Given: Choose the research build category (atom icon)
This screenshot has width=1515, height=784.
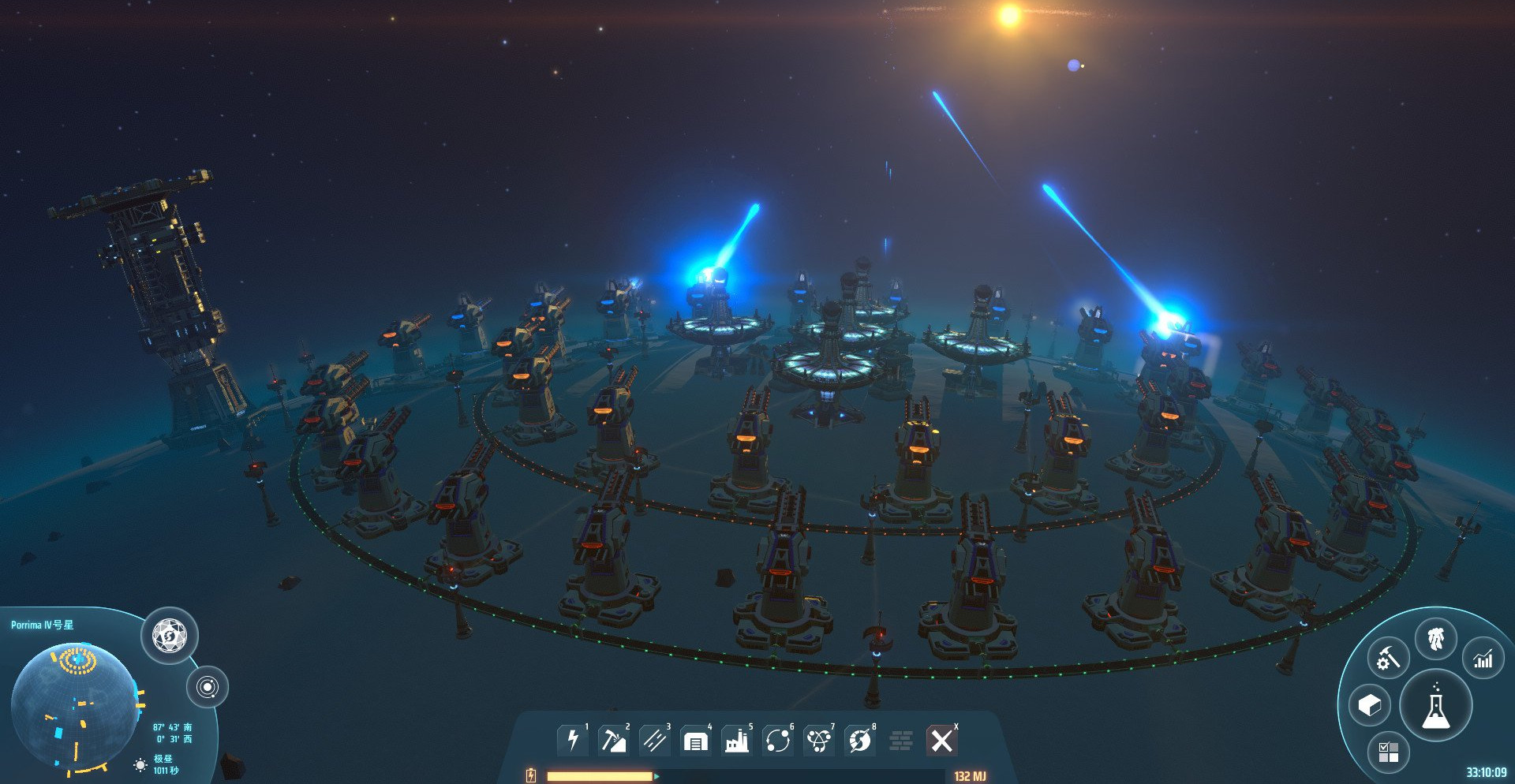Looking at the screenshot, I should [819, 741].
